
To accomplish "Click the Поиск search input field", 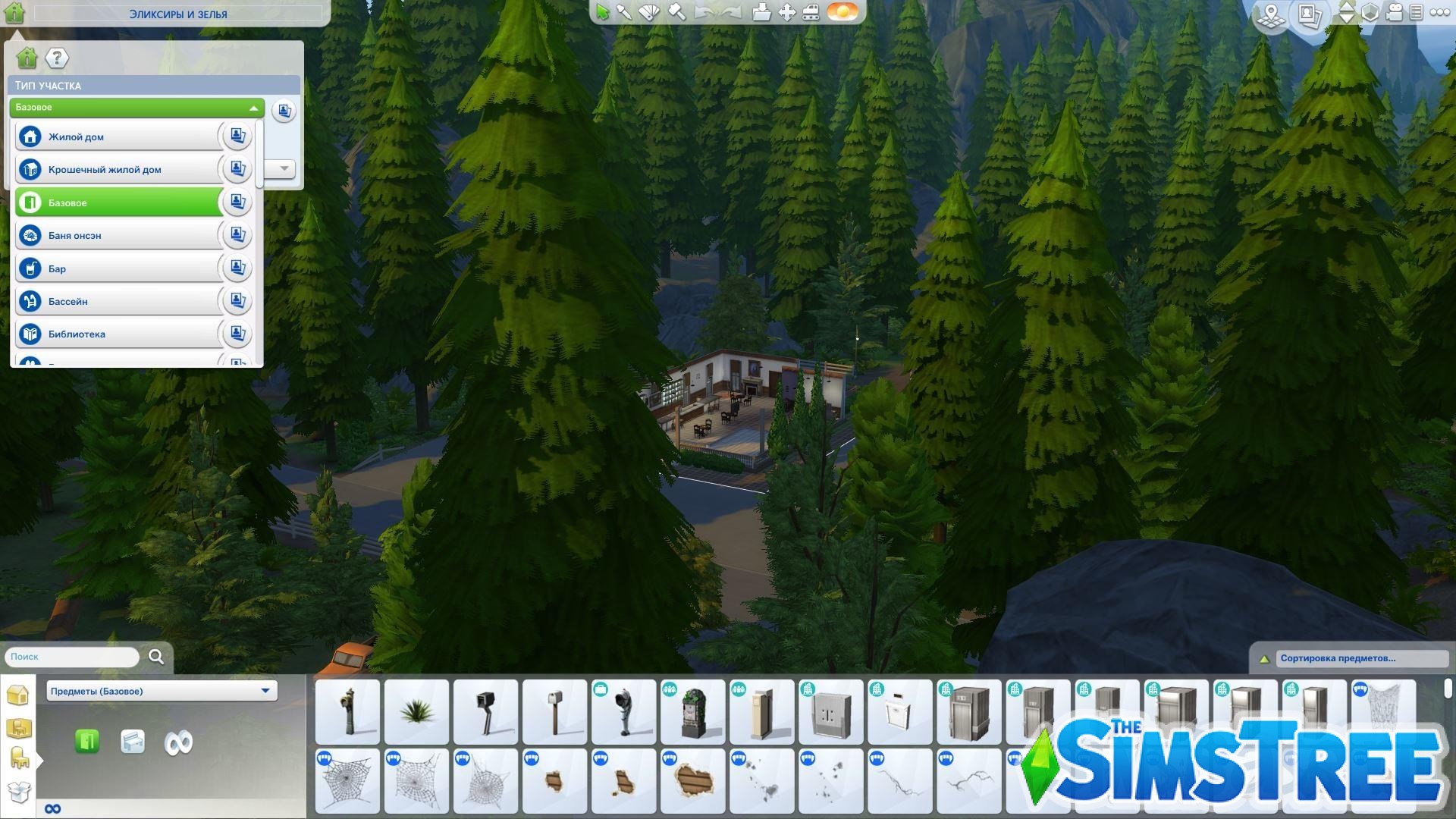I will click(x=68, y=657).
